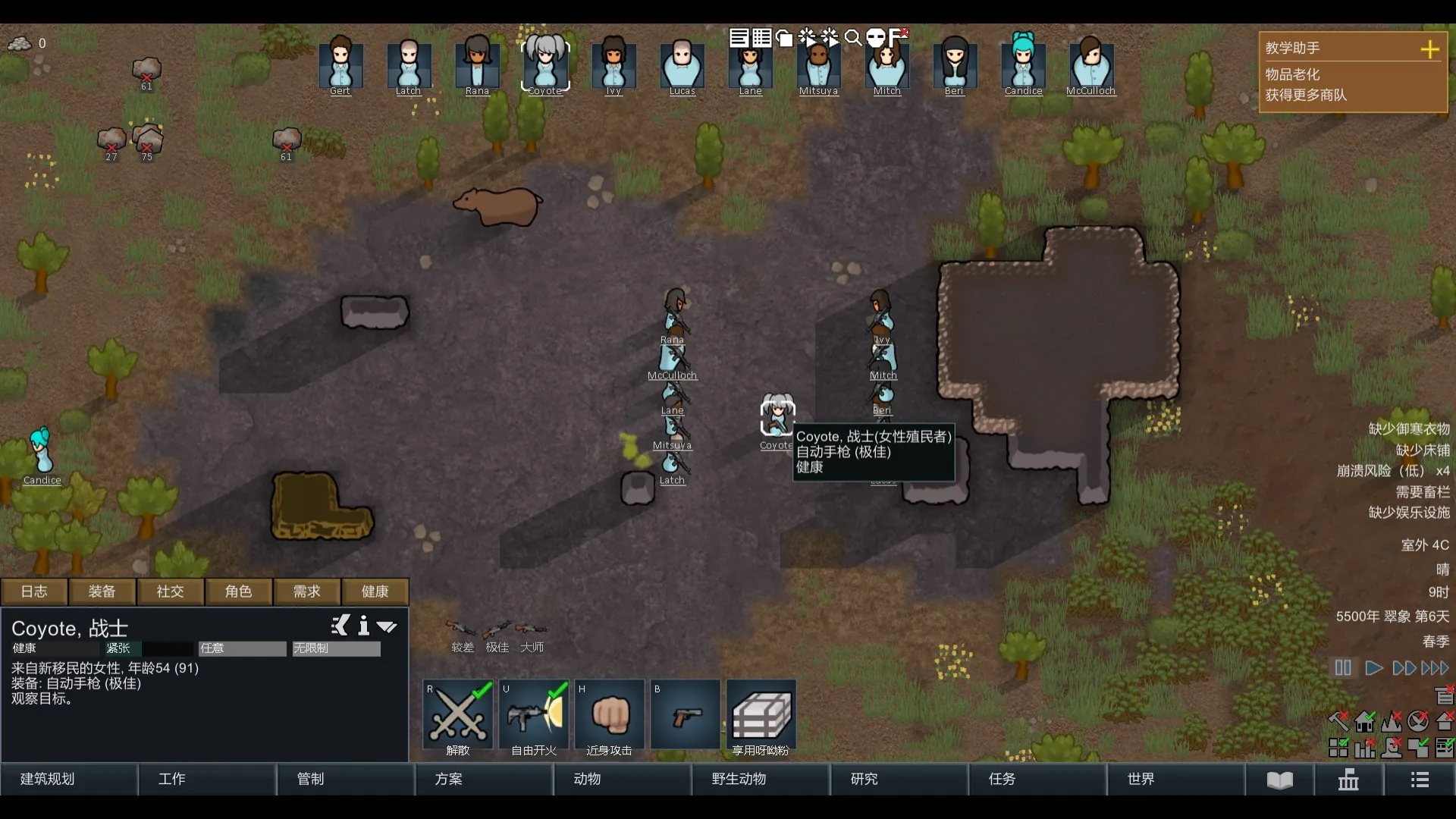View Coyote's info card icon
The image size is (1456, 819).
pos(364,626)
